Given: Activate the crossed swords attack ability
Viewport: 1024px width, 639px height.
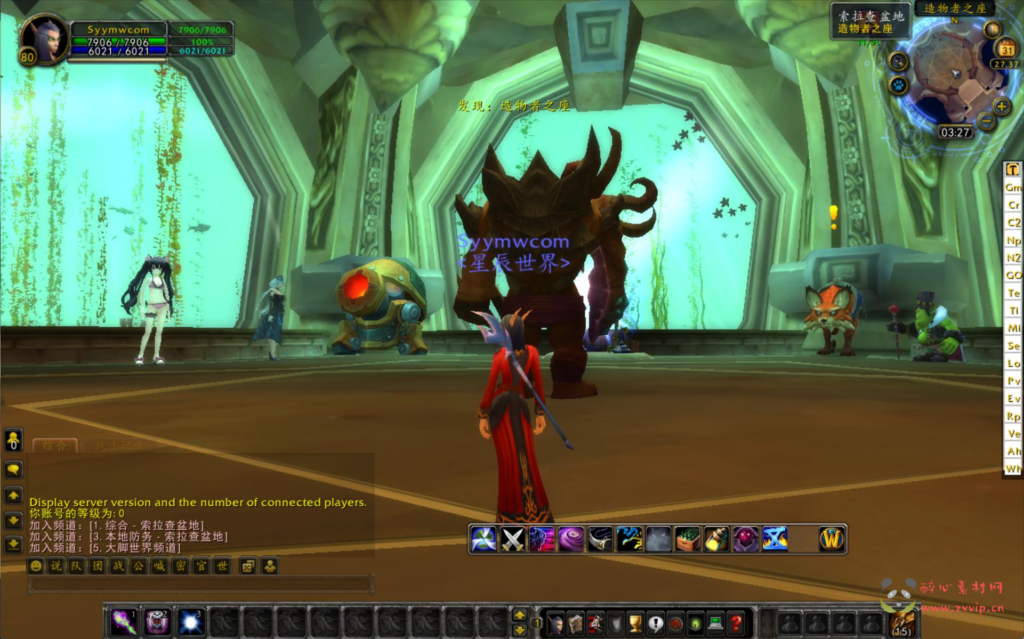Looking at the screenshot, I should coord(513,540).
